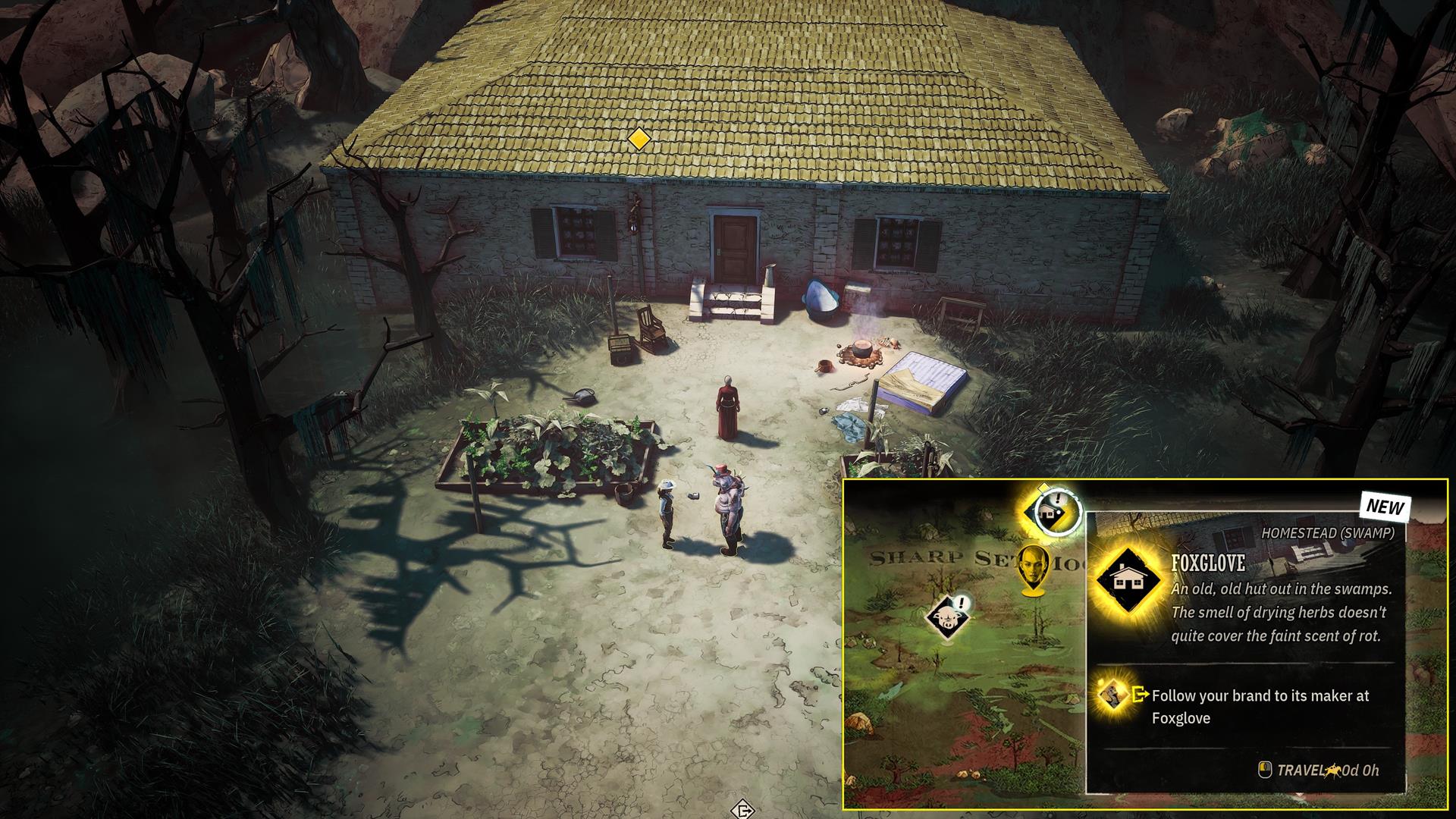
Task: Select the player portrait pin on the map
Action: (x=1034, y=567)
